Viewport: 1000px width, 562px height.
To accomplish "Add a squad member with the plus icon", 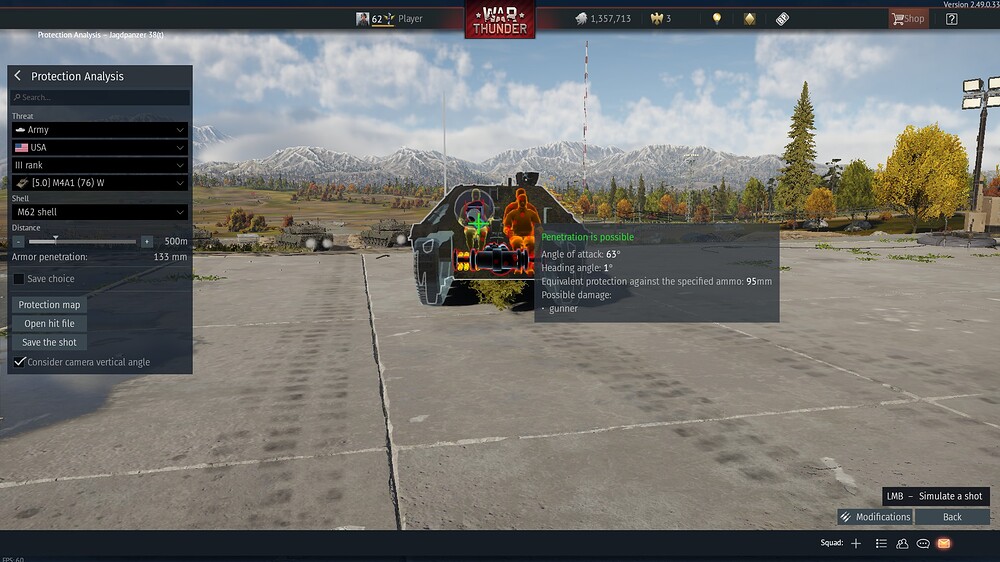I will [856, 543].
